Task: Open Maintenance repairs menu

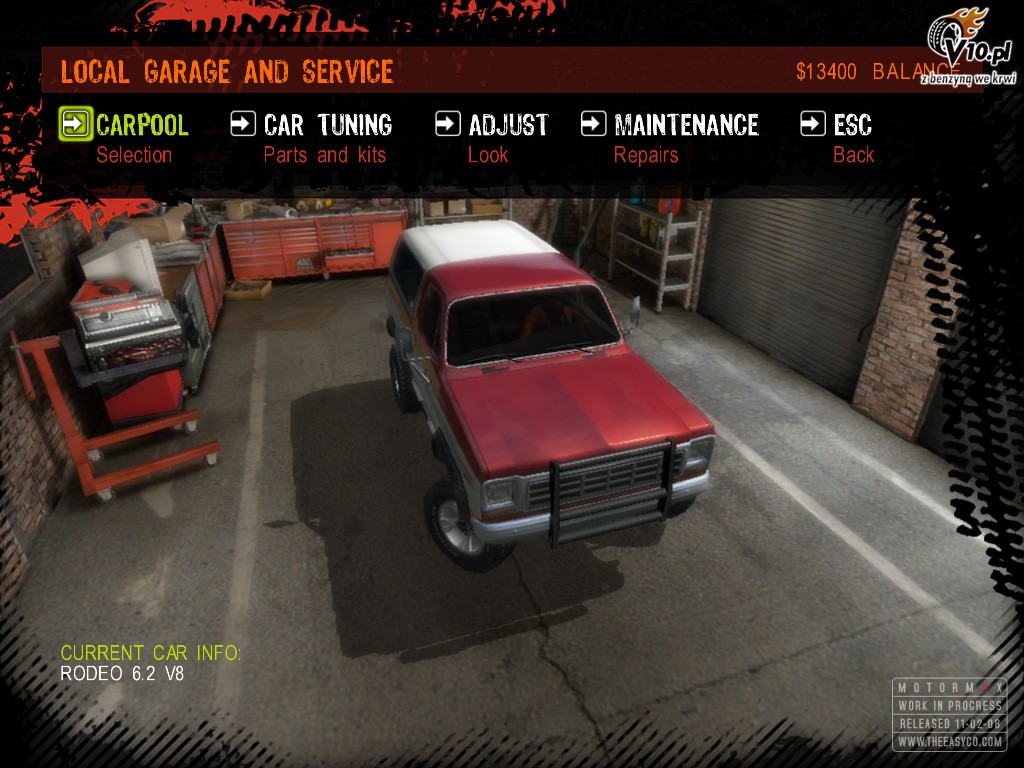Action: coord(685,125)
